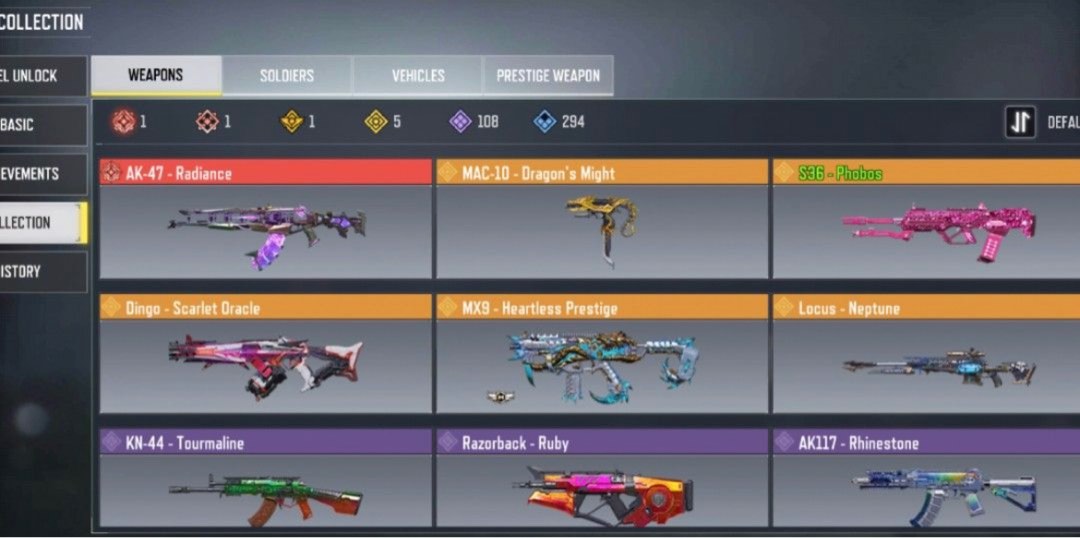Open the Level Unlock side menu

coord(42,76)
